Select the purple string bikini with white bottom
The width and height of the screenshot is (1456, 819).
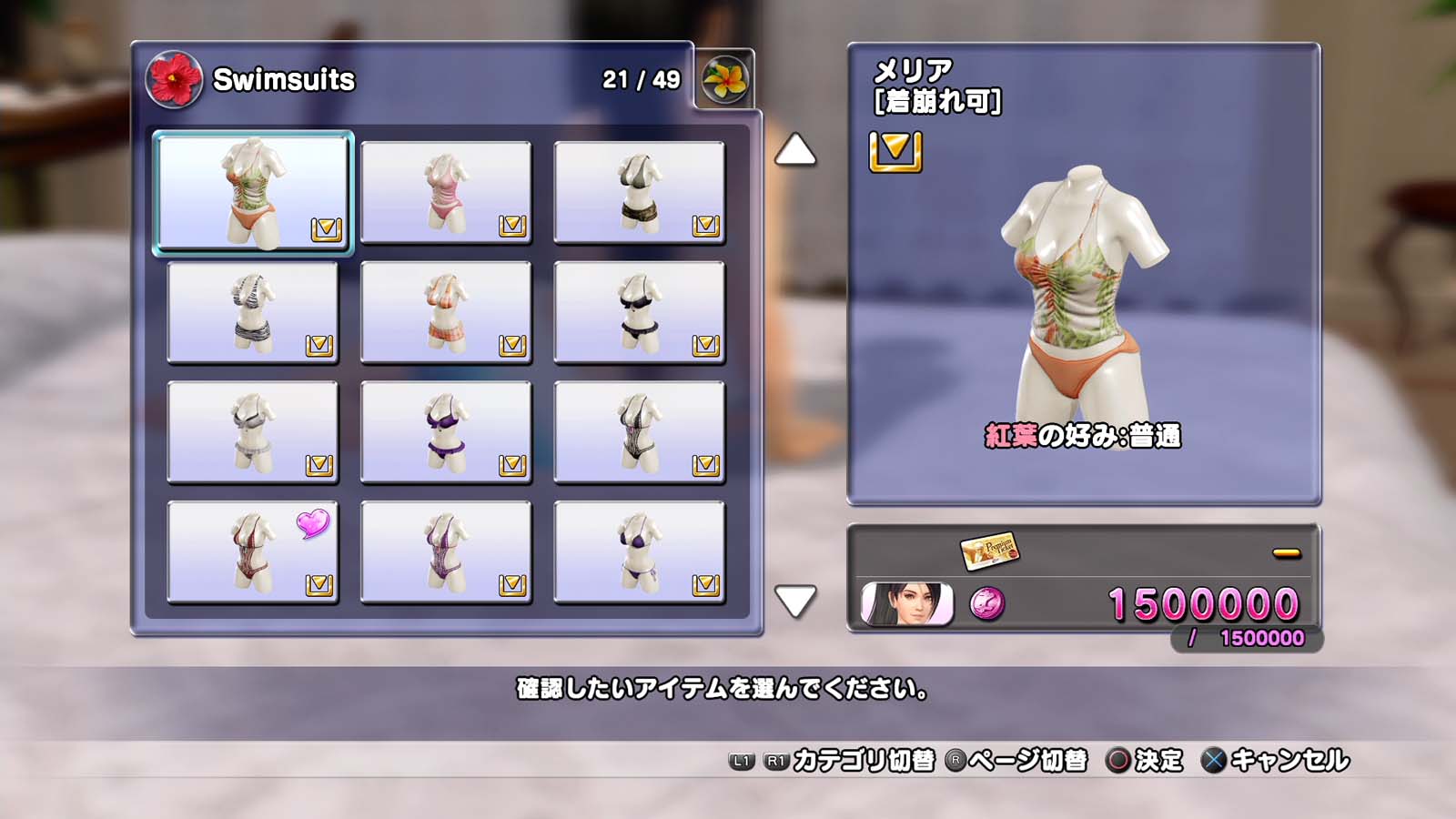tap(639, 552)
